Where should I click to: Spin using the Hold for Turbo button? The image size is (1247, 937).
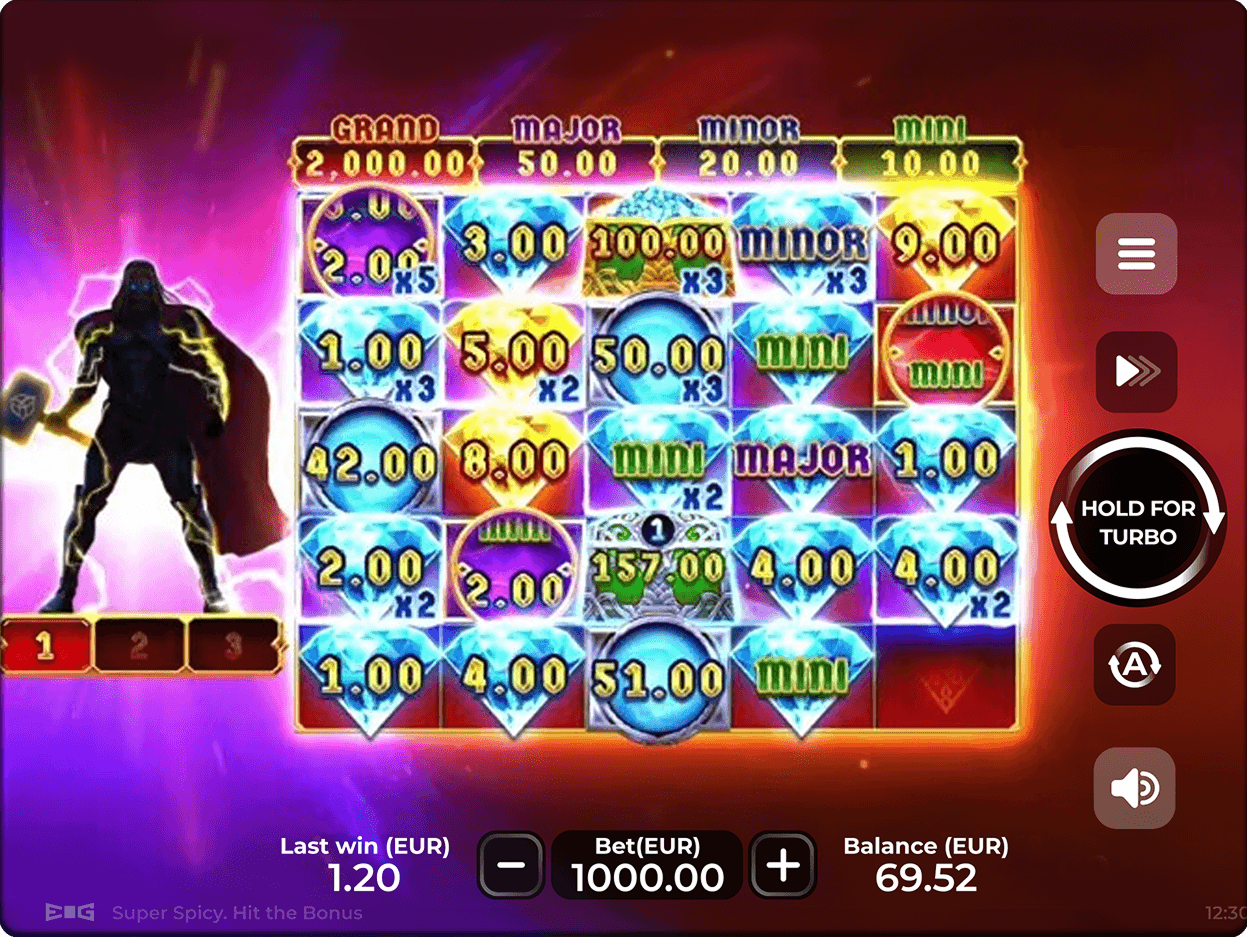click(x=1137, y=520)
